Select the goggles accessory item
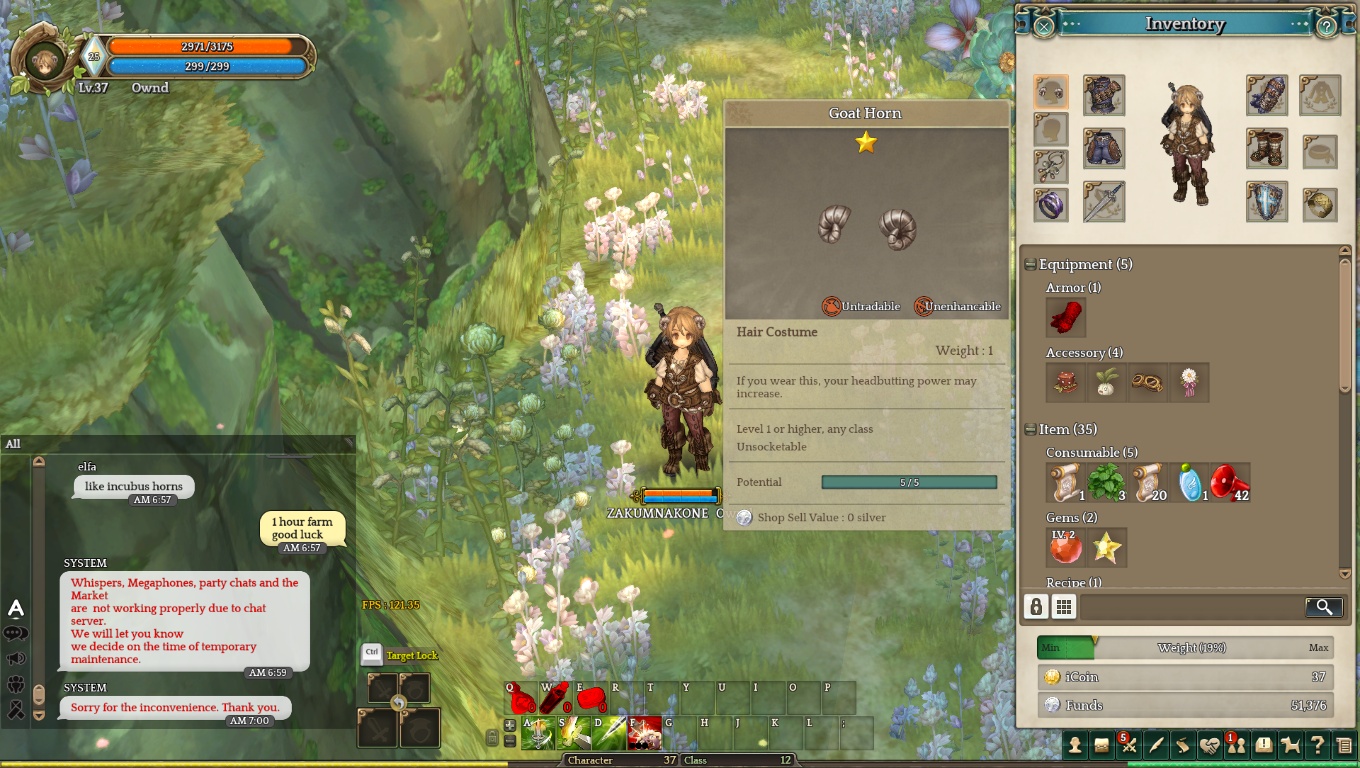The width and height of the screenshot is (1360, 768). (1147, 383)
